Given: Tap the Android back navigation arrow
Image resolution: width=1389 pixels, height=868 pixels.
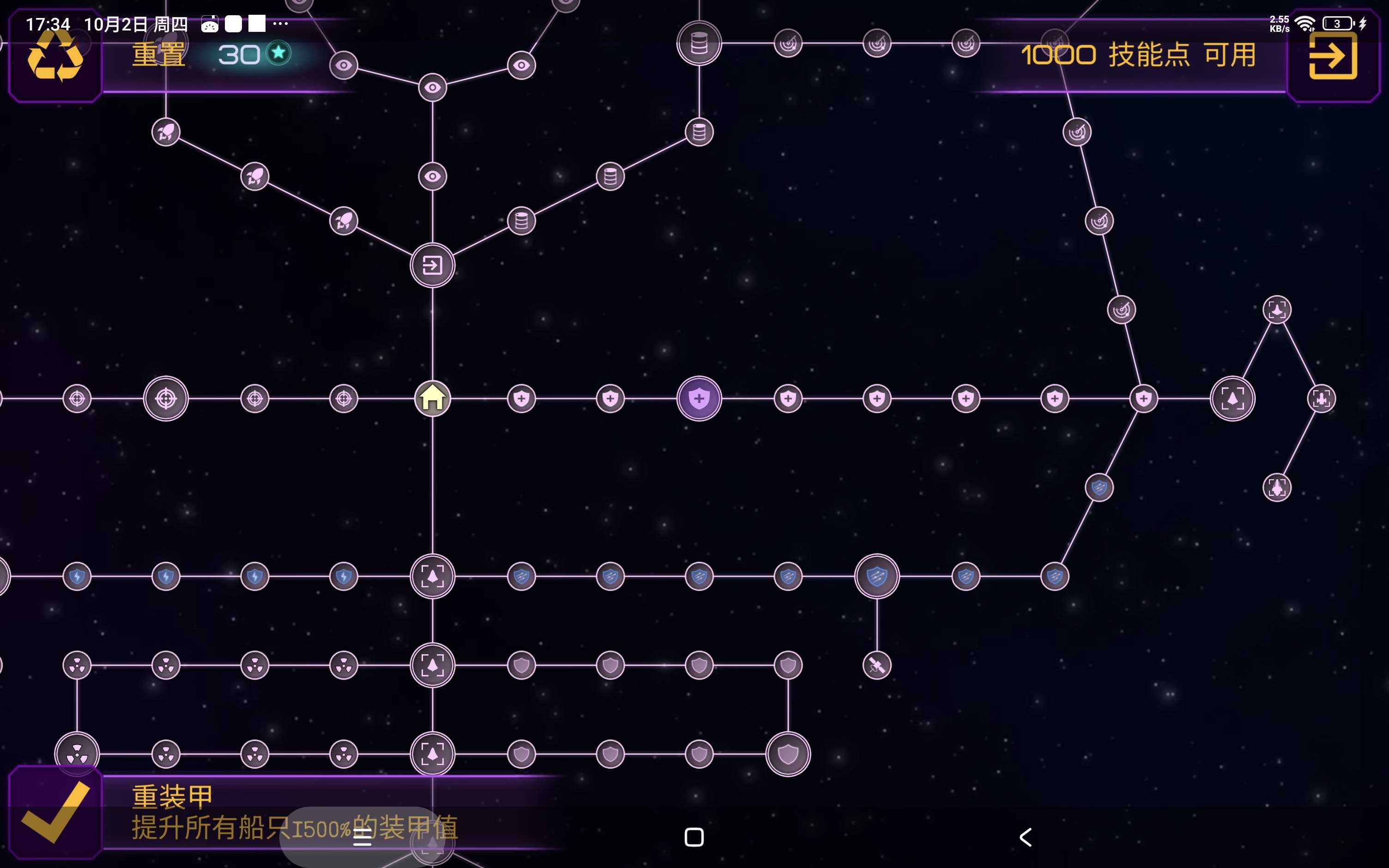Looking at the screenshot, I should tap(1026, 837).
